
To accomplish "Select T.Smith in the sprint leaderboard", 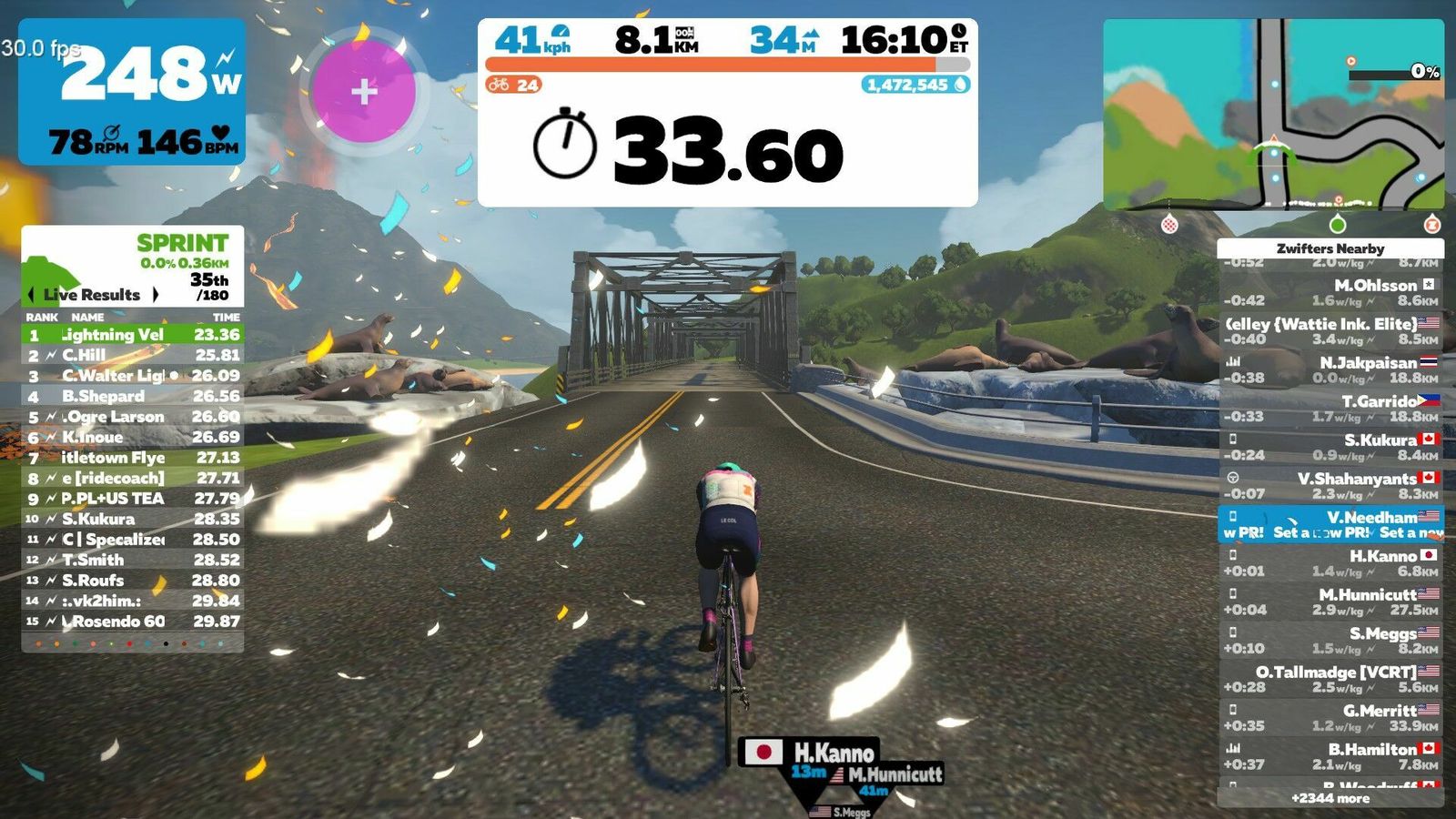I will pyautogui.click(x=132, y=560).
